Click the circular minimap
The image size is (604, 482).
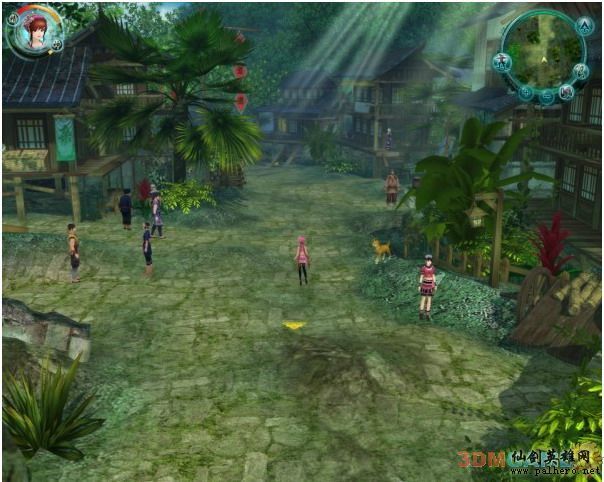pyautogui.click(x=543, y=48)
